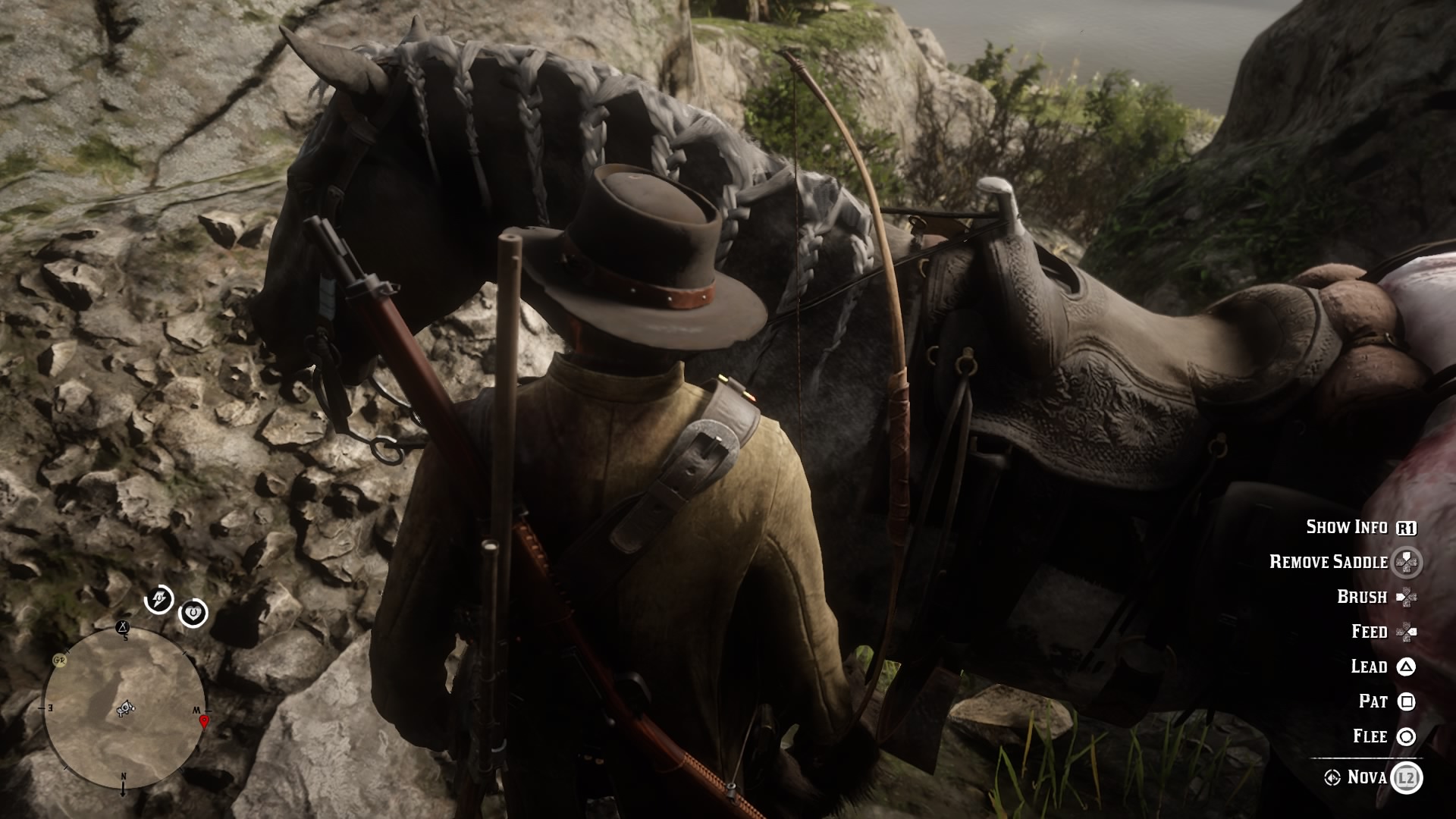Viewport: 1456px width, 819px height.
Task: Click the yellow GR marker on the minimap
Action: coord(59,660)
